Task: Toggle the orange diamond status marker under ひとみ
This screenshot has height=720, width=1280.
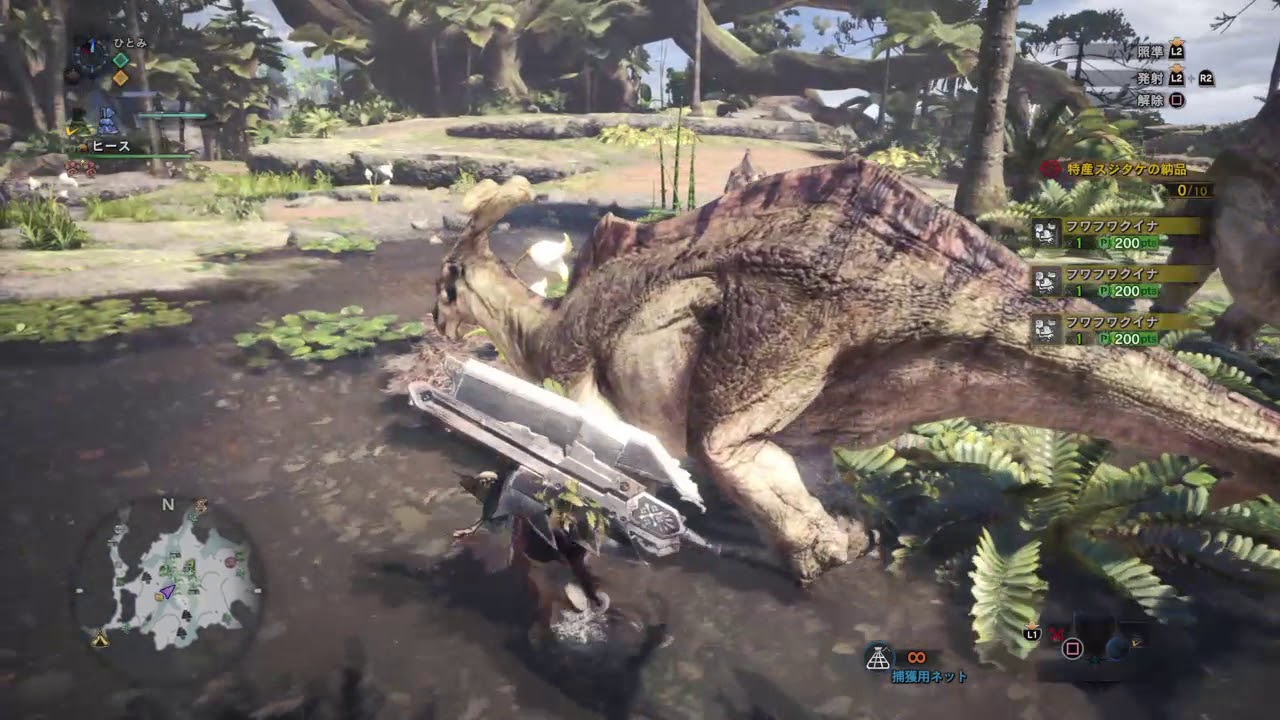Action: [121, 76]
